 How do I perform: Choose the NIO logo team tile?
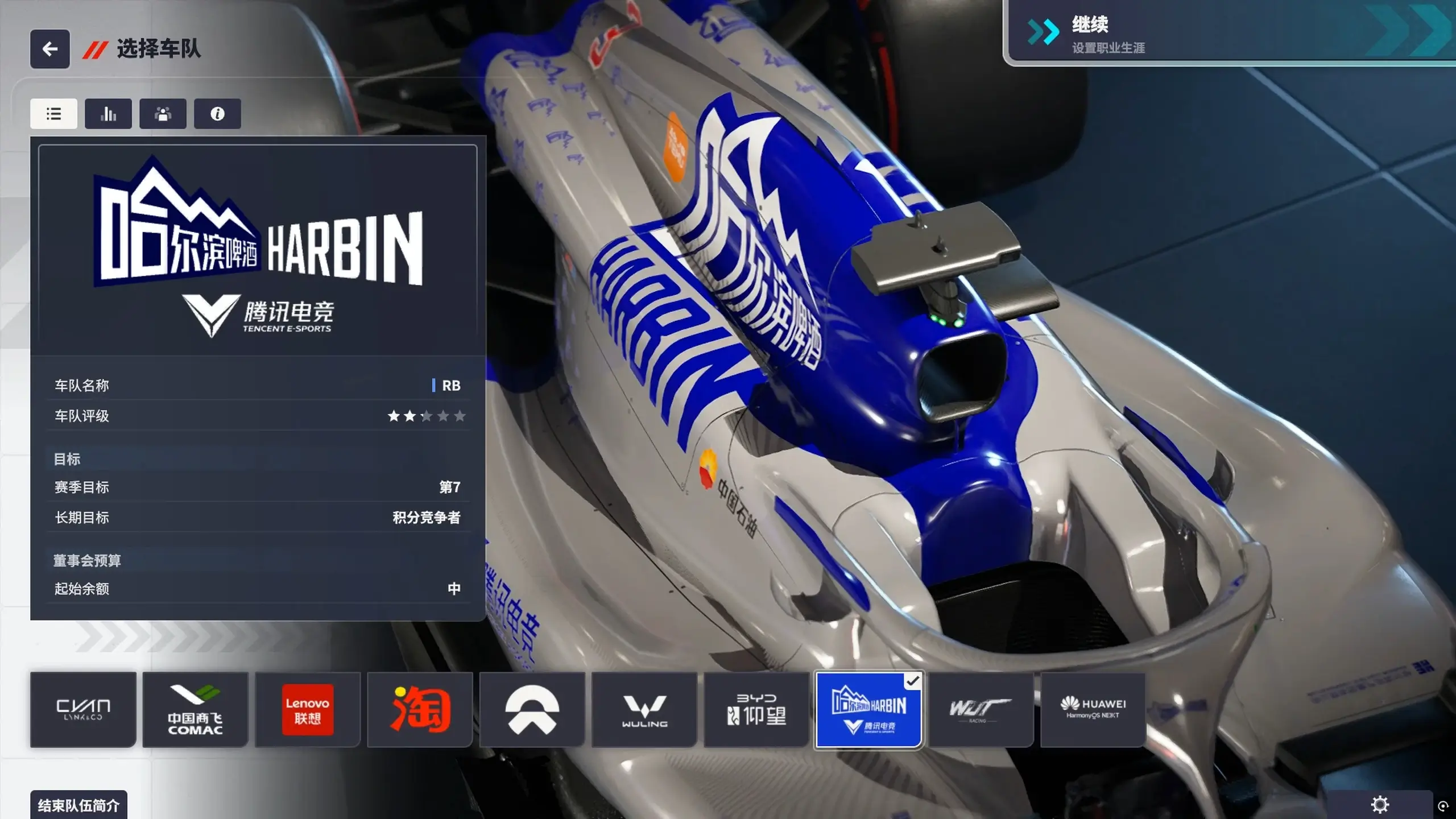[x=532, y=709]
